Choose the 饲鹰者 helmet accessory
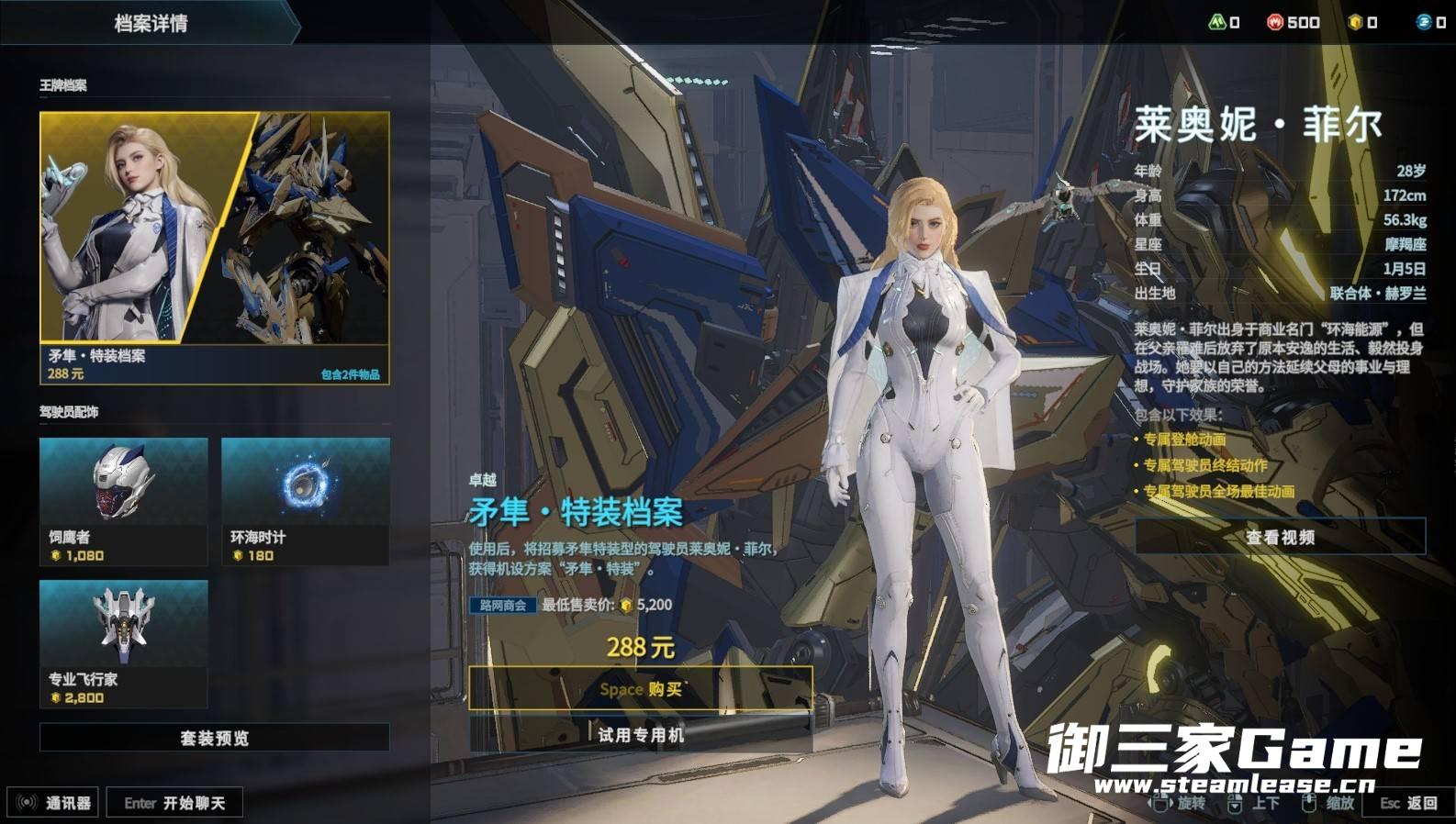The height and width of the screenshot is (824, 1456). point(124,501)
